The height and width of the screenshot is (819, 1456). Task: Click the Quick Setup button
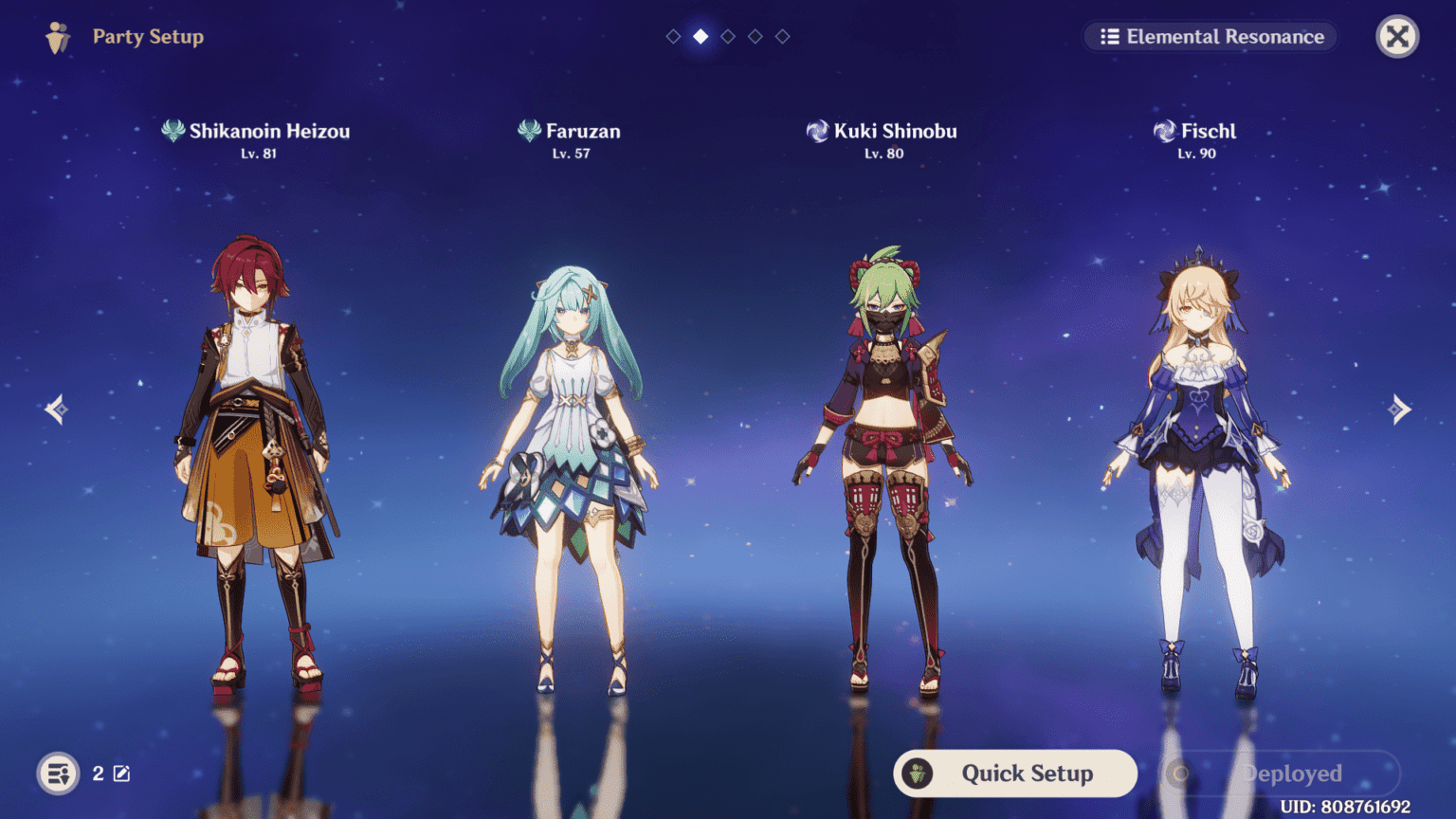(1015, 773)
